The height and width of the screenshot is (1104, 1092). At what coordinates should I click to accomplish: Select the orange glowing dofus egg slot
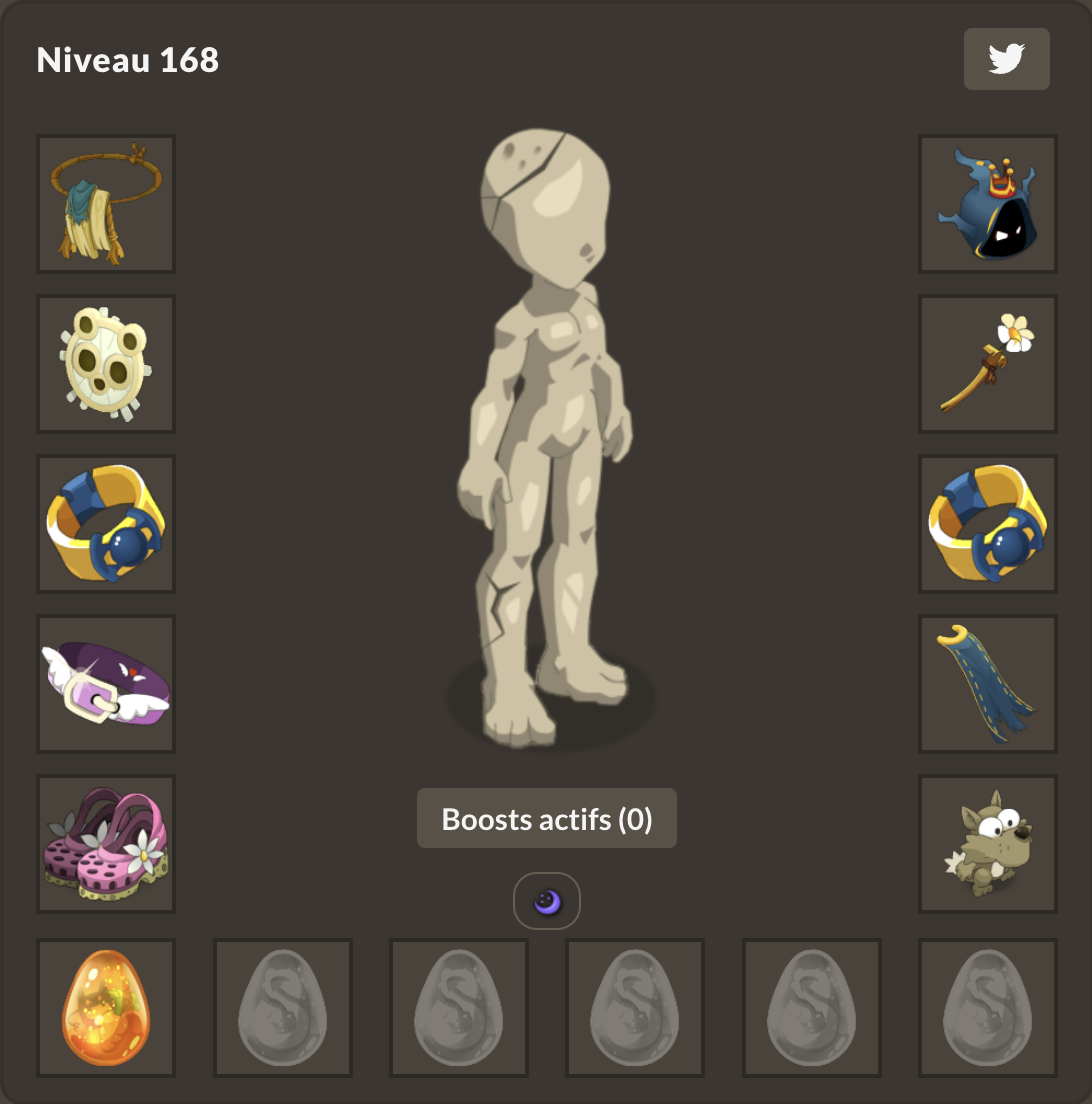106,1008
